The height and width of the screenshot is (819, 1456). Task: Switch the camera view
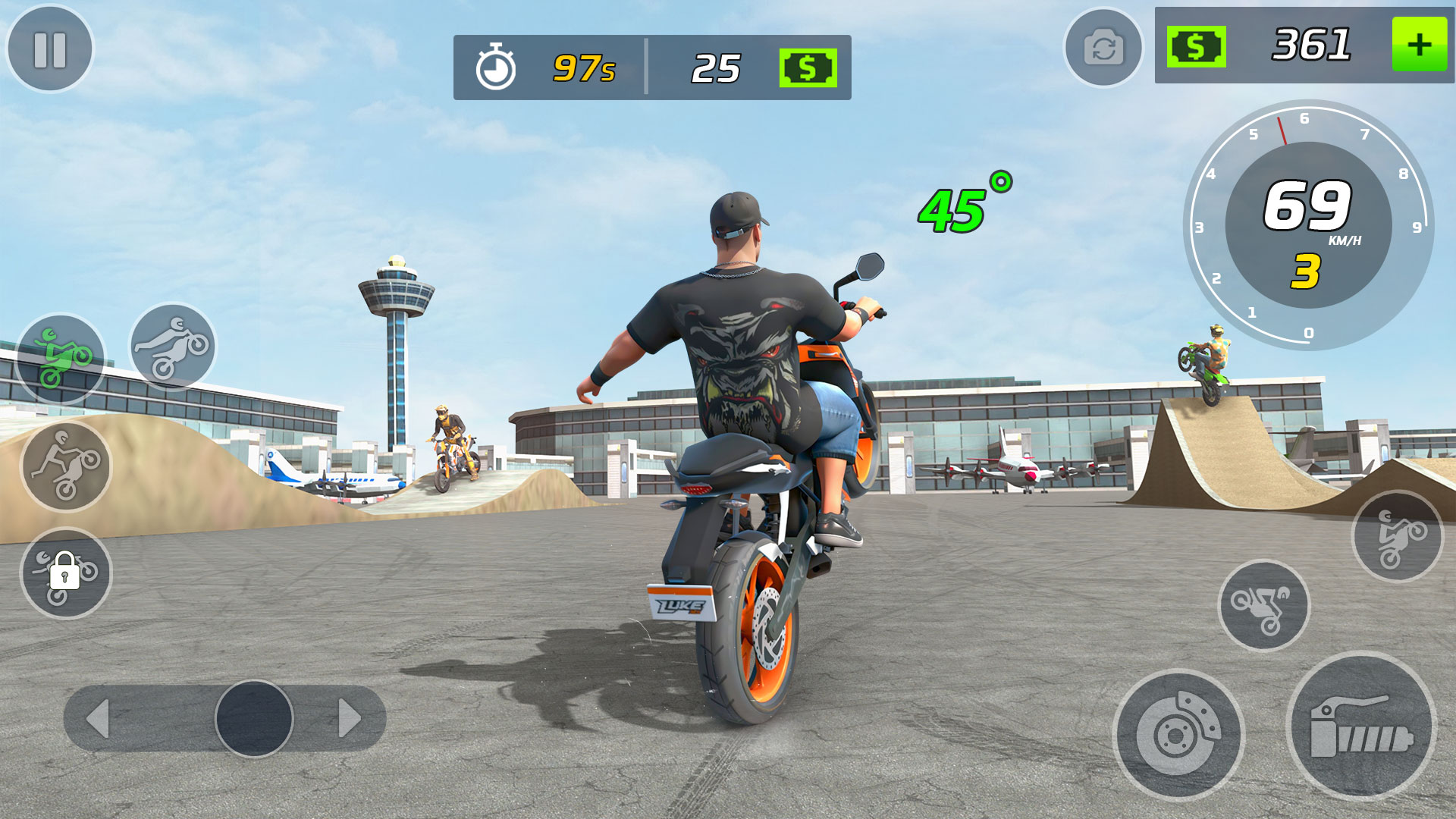tap(1103, 49)
